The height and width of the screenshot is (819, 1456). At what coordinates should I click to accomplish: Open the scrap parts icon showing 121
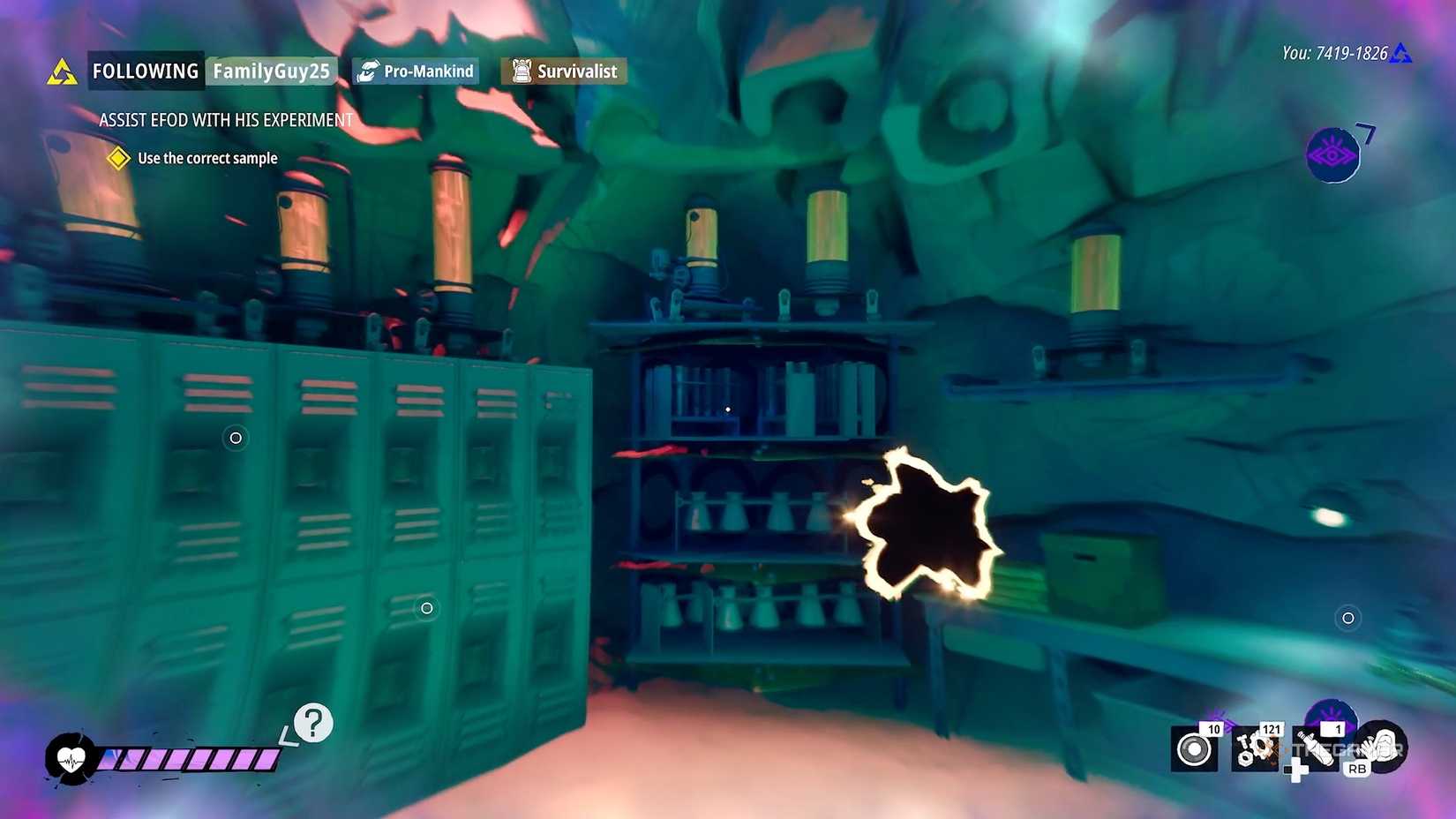(x=1257, y=750)
